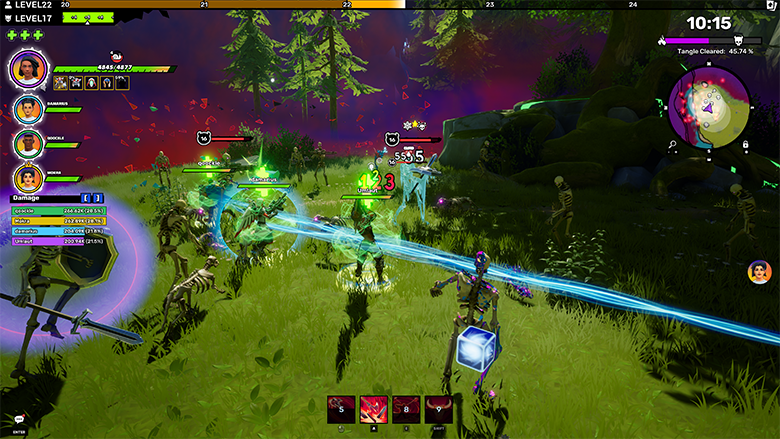Click the first buff icon under the health bar
Screen dimensions: 780x439
pyautogui.click(x=60, y=83)
